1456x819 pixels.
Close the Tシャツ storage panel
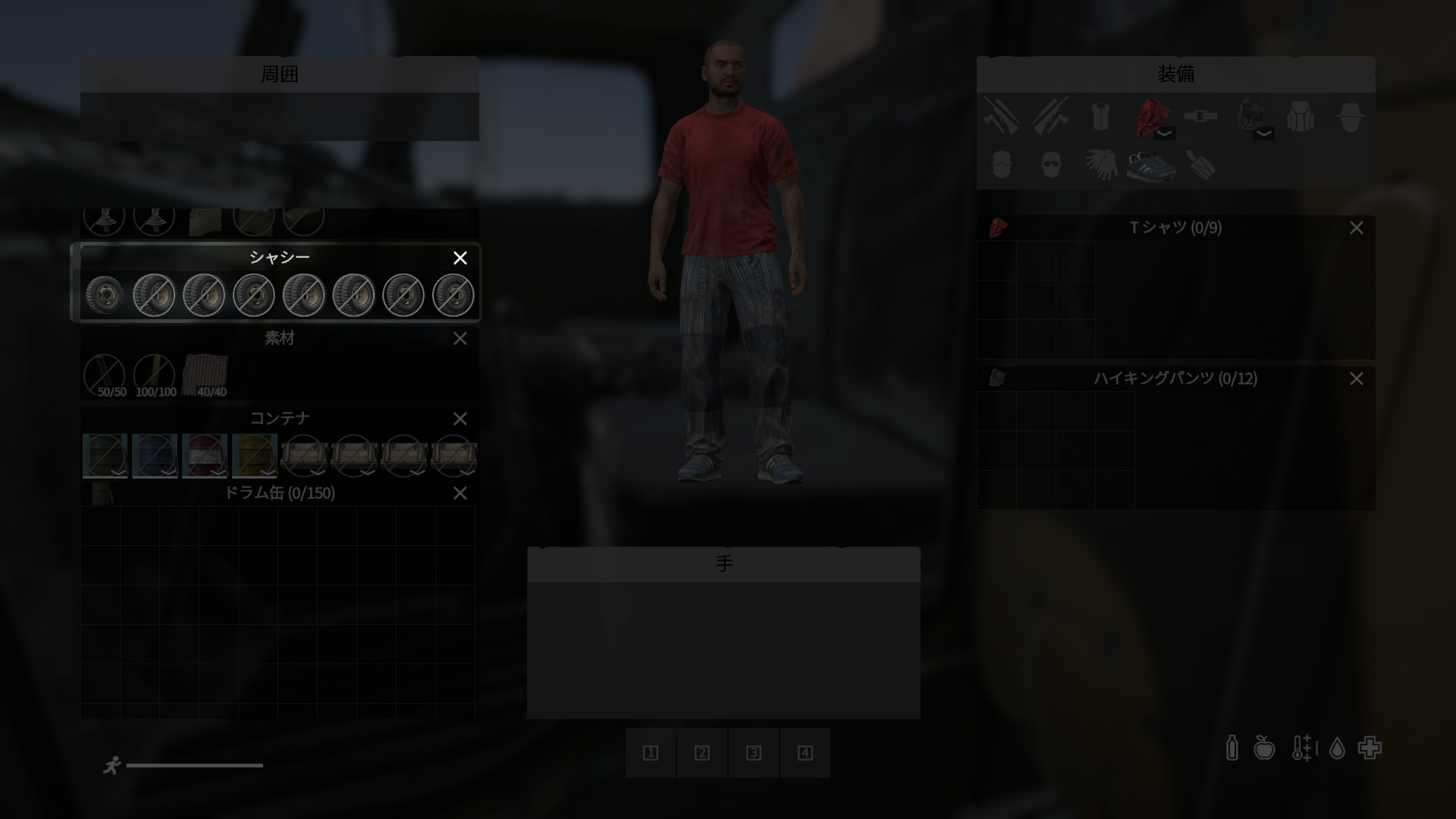[1356, 228]
